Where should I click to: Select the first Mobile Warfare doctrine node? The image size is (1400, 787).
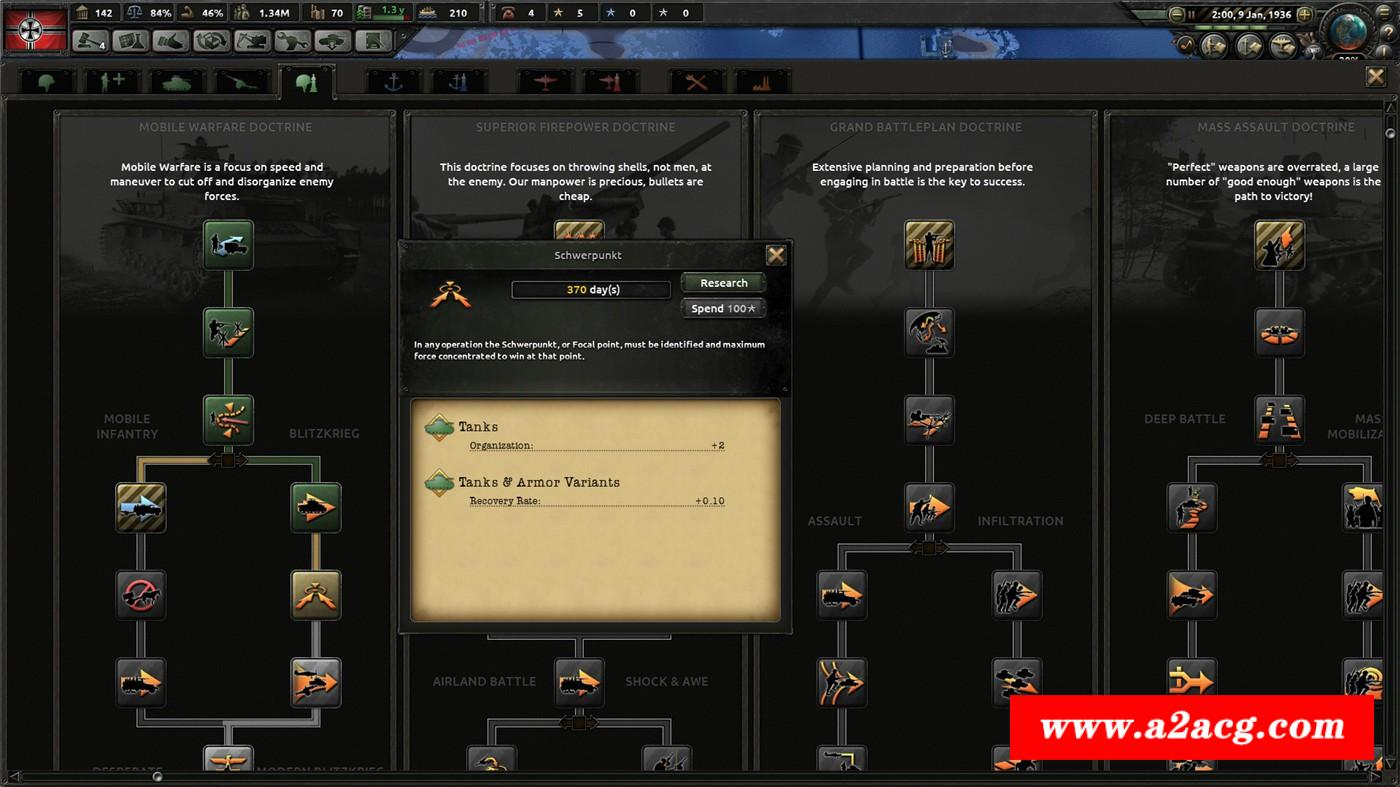pos(229,245)
